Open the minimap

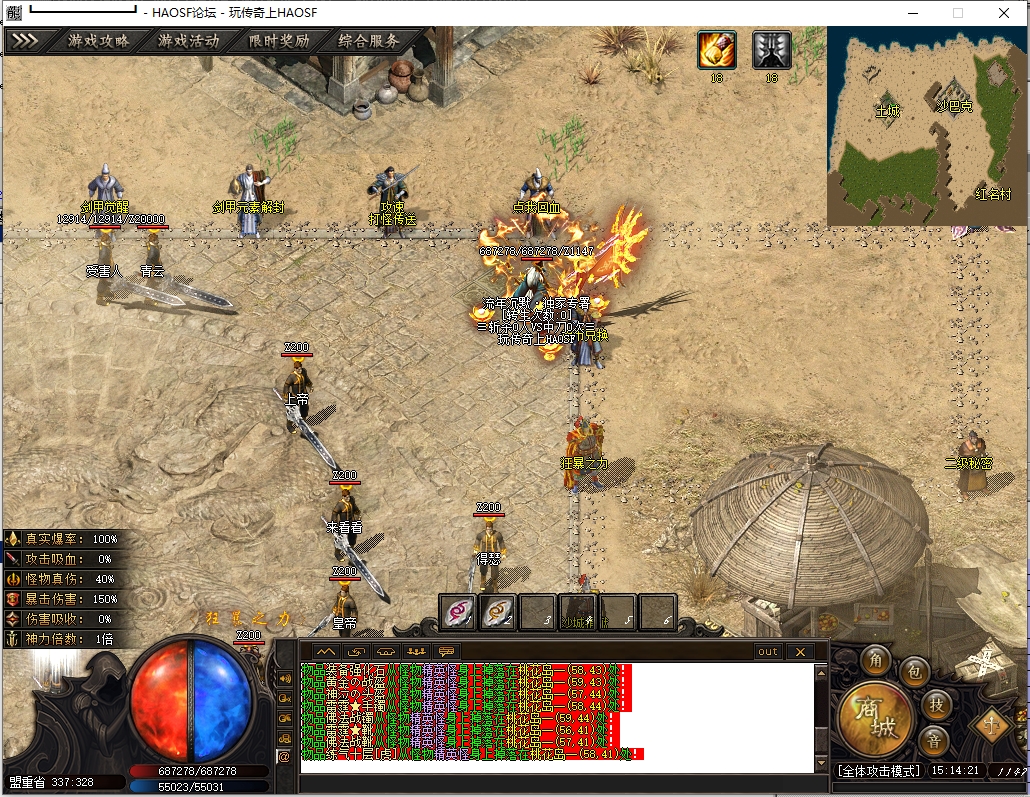click(x=926, y=125)
